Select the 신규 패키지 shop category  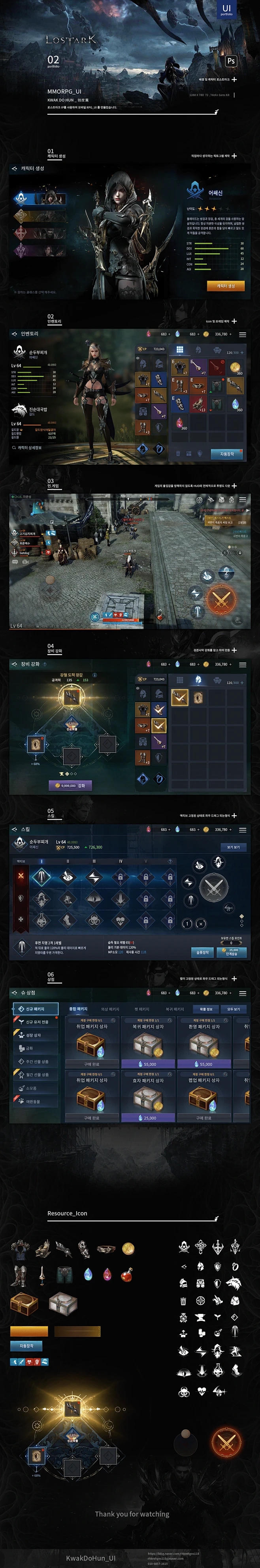pos(35,1008)
